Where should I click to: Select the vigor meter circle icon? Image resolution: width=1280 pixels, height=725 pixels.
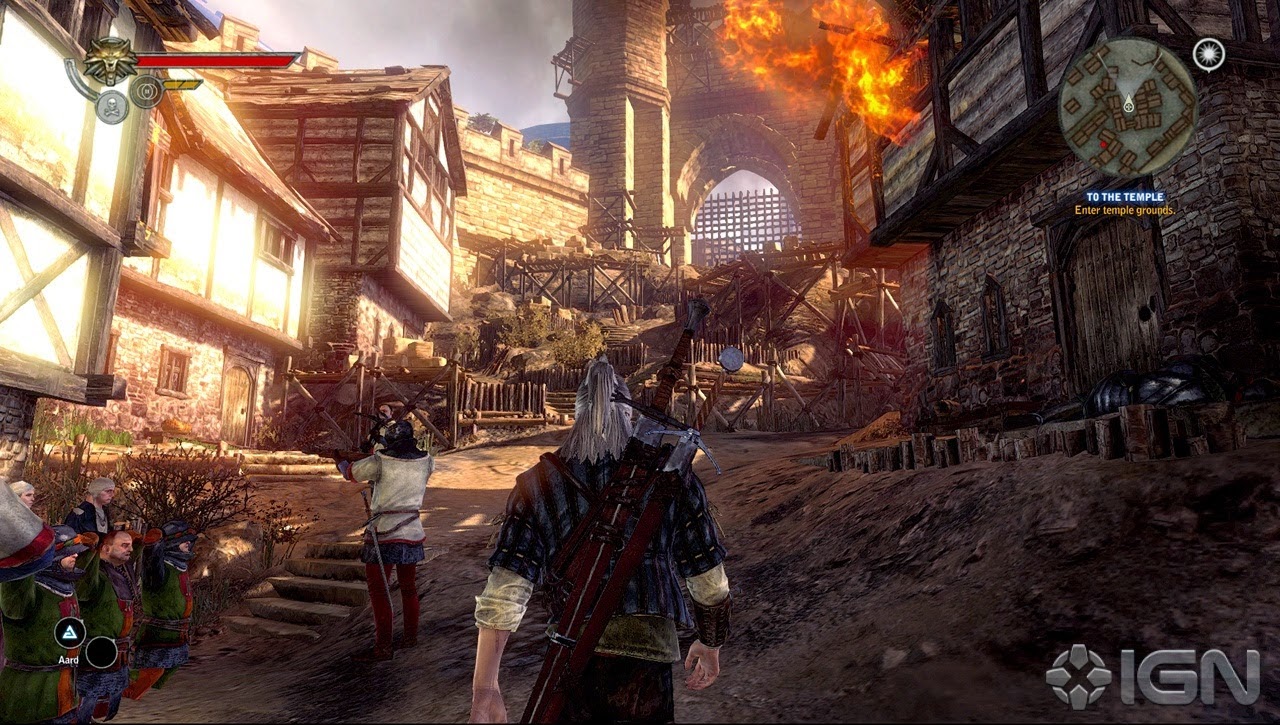(146, 92)
